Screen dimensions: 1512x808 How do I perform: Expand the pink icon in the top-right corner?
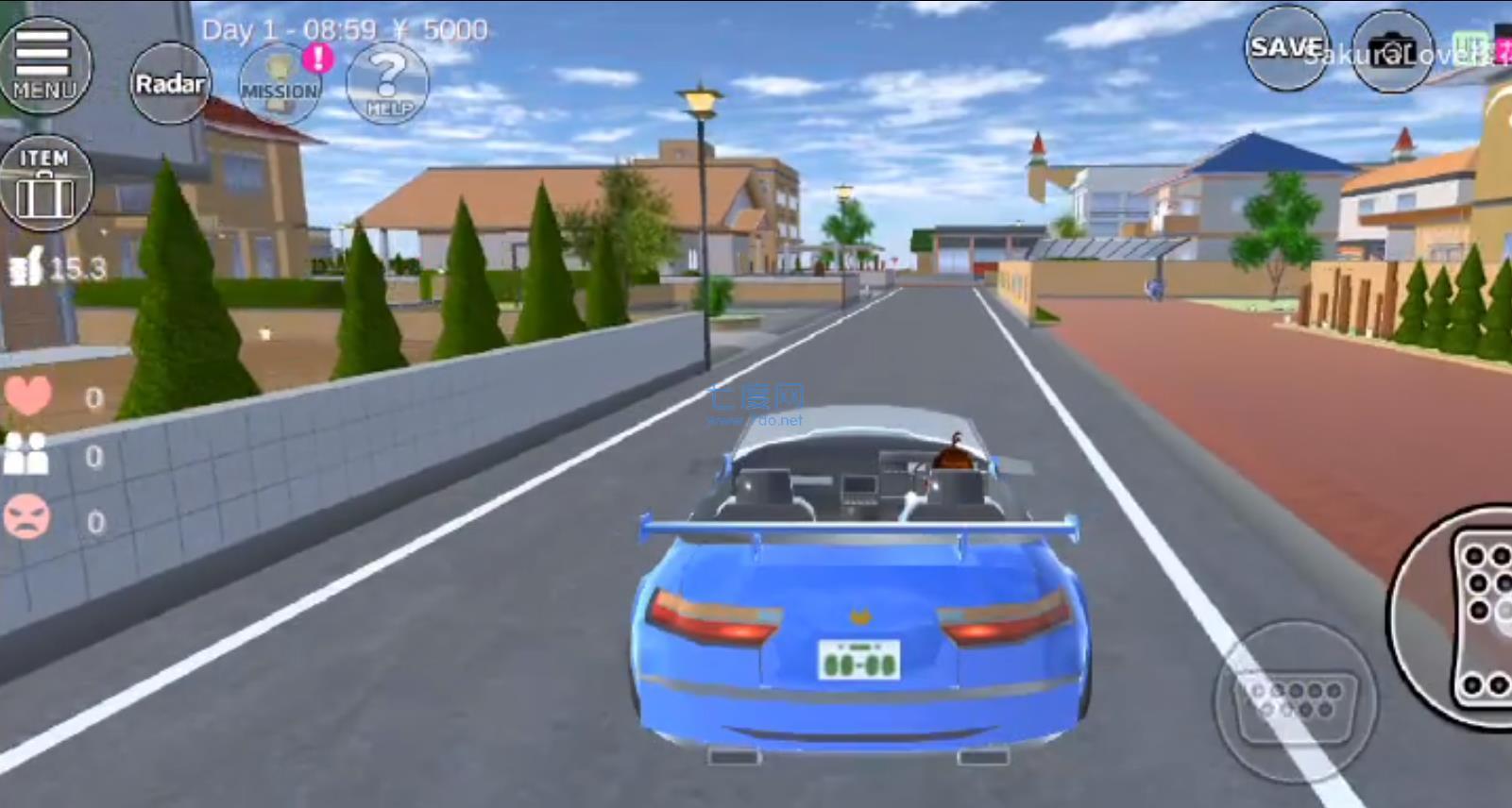[x=1503, y=42]
